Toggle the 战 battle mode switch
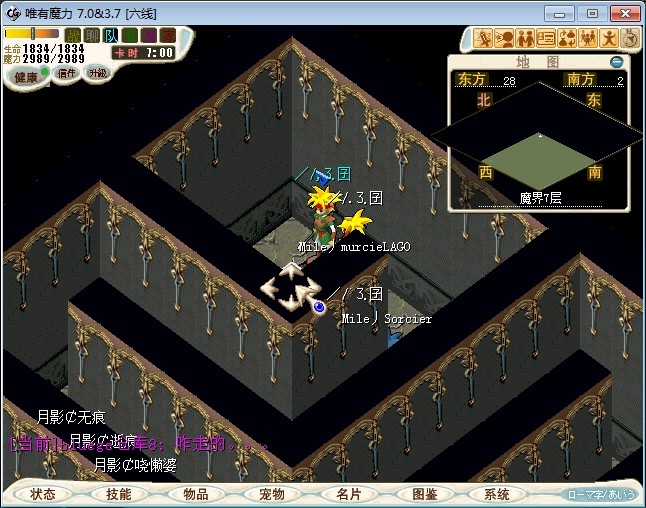The width and height of the screenshot is (646, 508). click(73, 35)
